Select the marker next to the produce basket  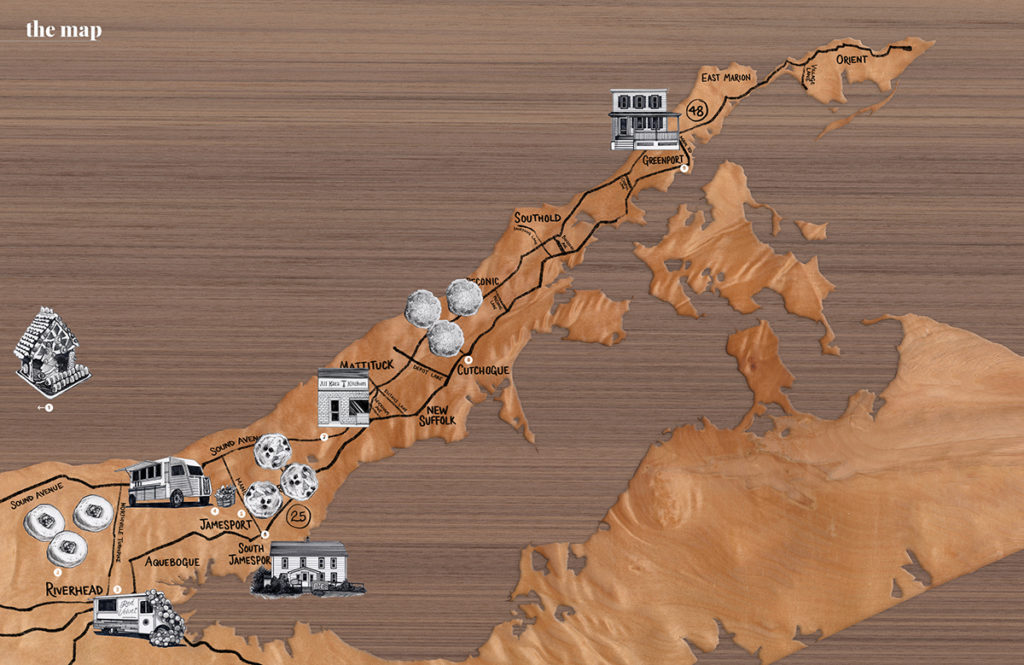tap(214, 511)
